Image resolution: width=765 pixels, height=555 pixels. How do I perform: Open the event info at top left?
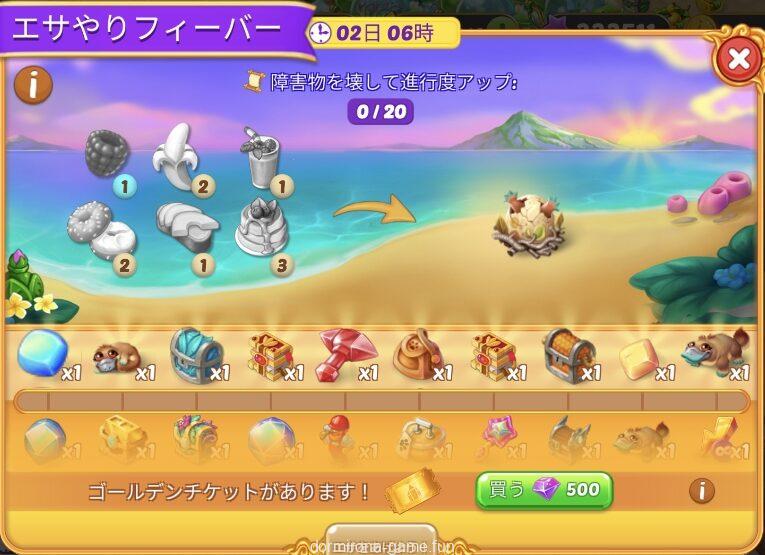point(34,85)
